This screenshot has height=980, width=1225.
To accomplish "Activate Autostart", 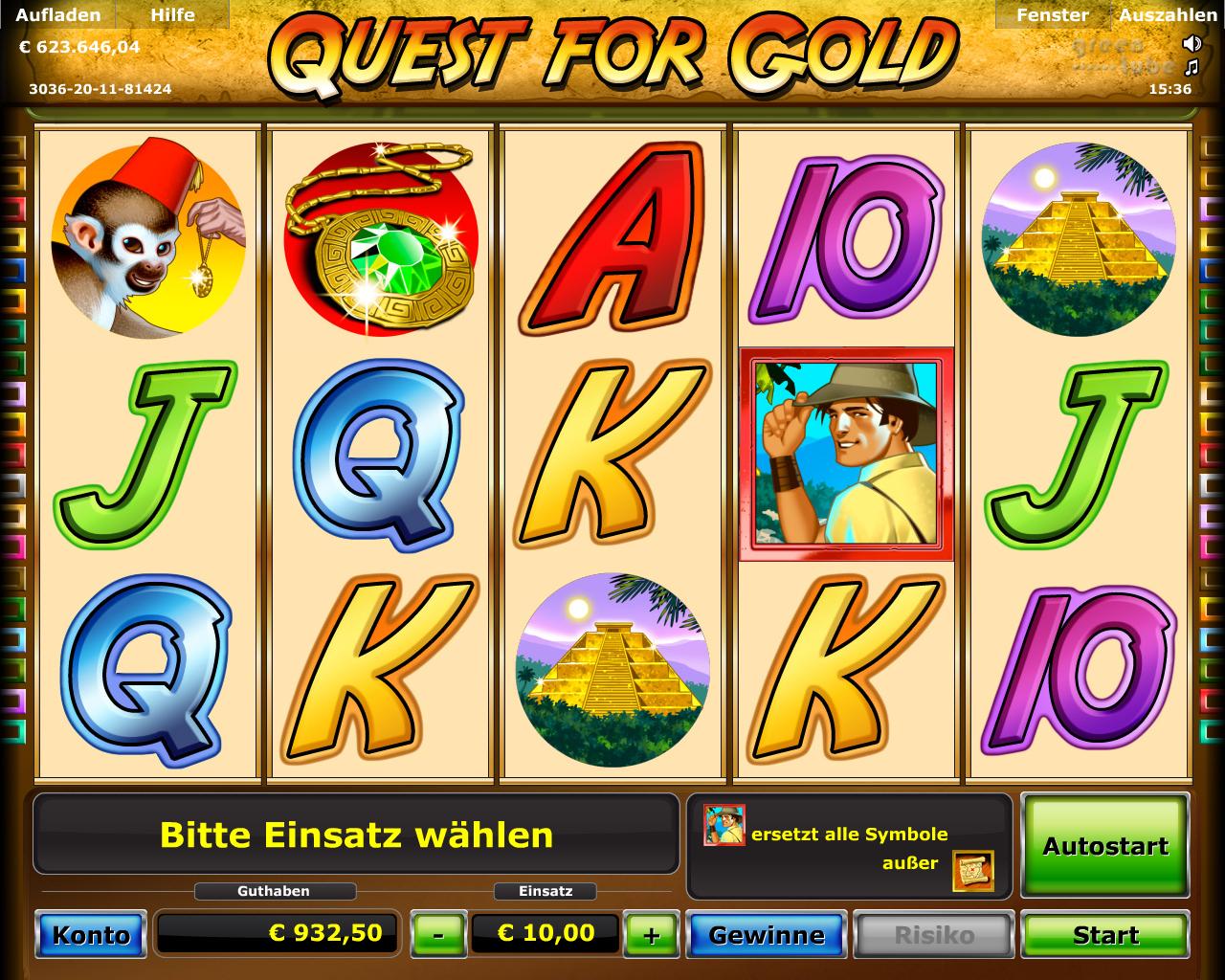I will (1105, 845).
